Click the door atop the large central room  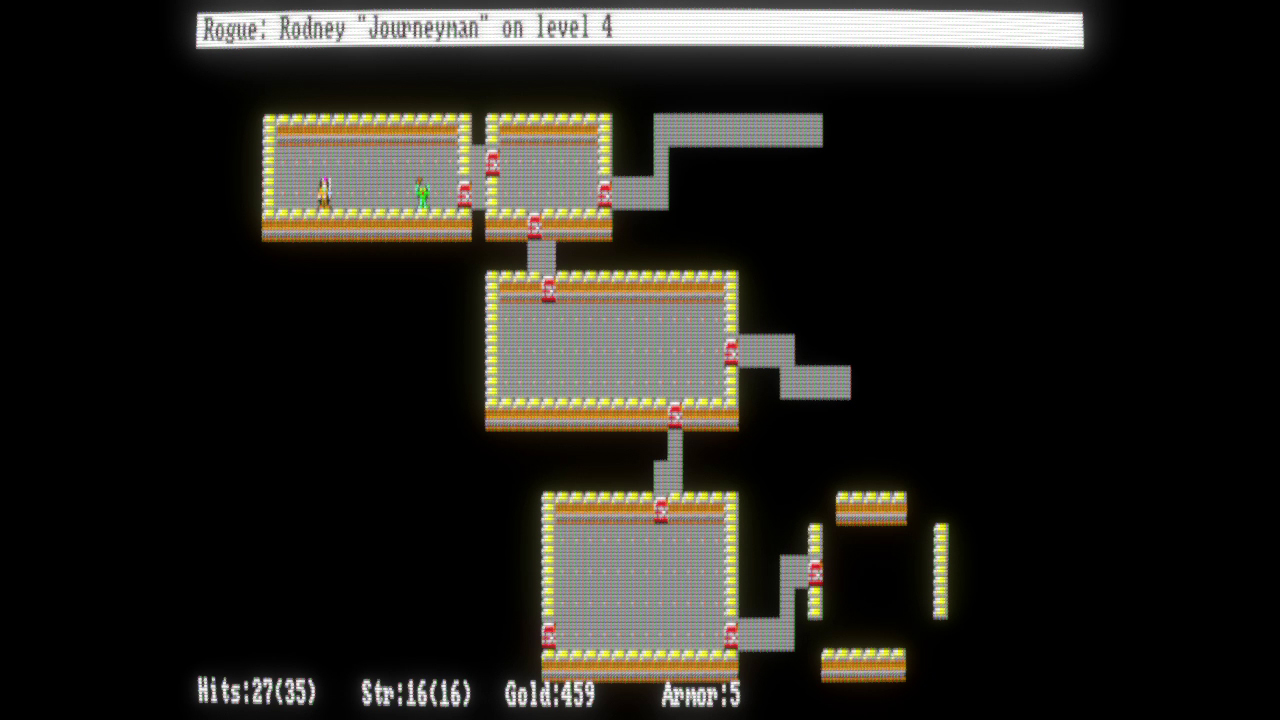click(x=547, y=288)
